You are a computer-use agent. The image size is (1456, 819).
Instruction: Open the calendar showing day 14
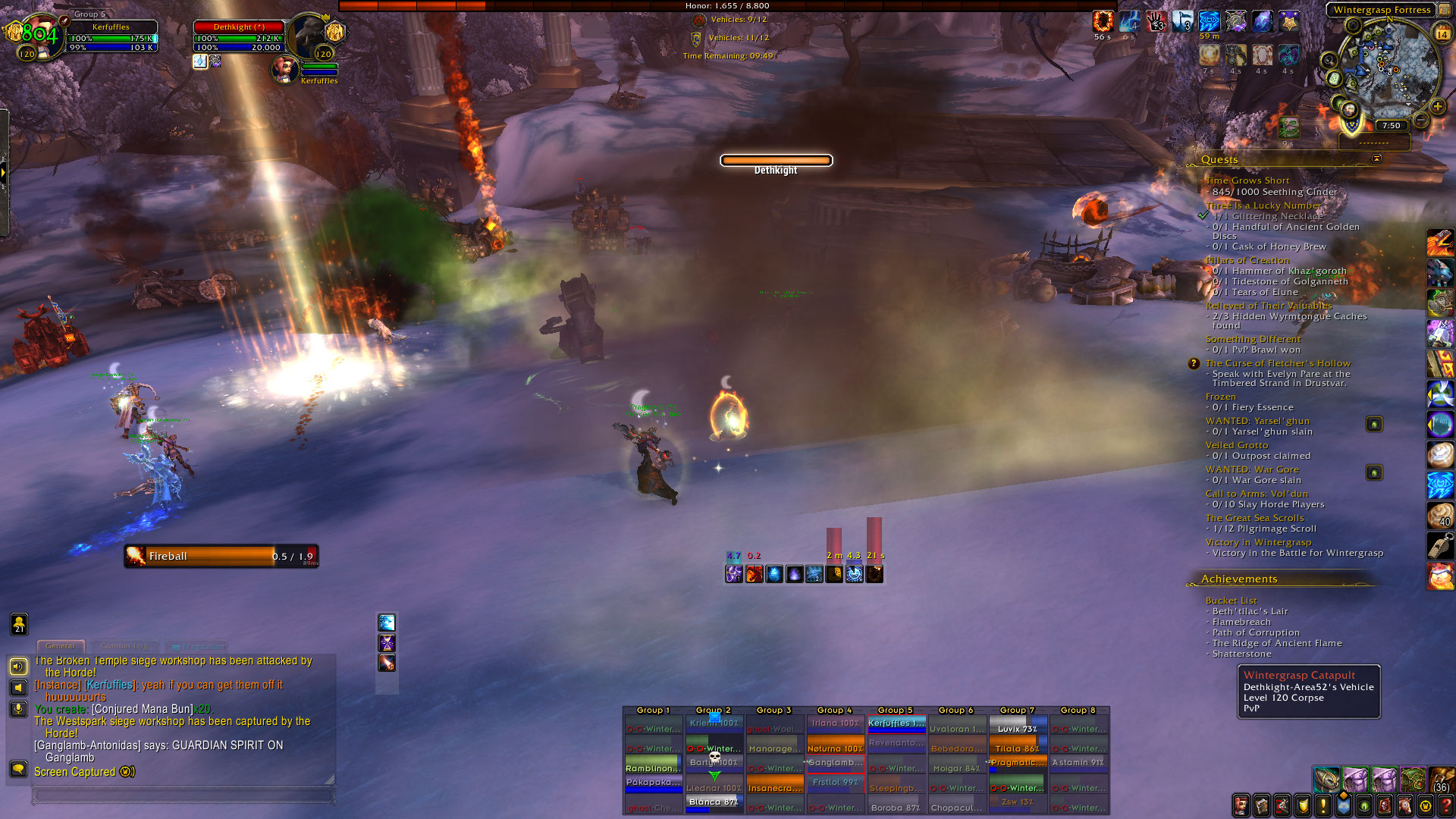[x=1442, y=33]
